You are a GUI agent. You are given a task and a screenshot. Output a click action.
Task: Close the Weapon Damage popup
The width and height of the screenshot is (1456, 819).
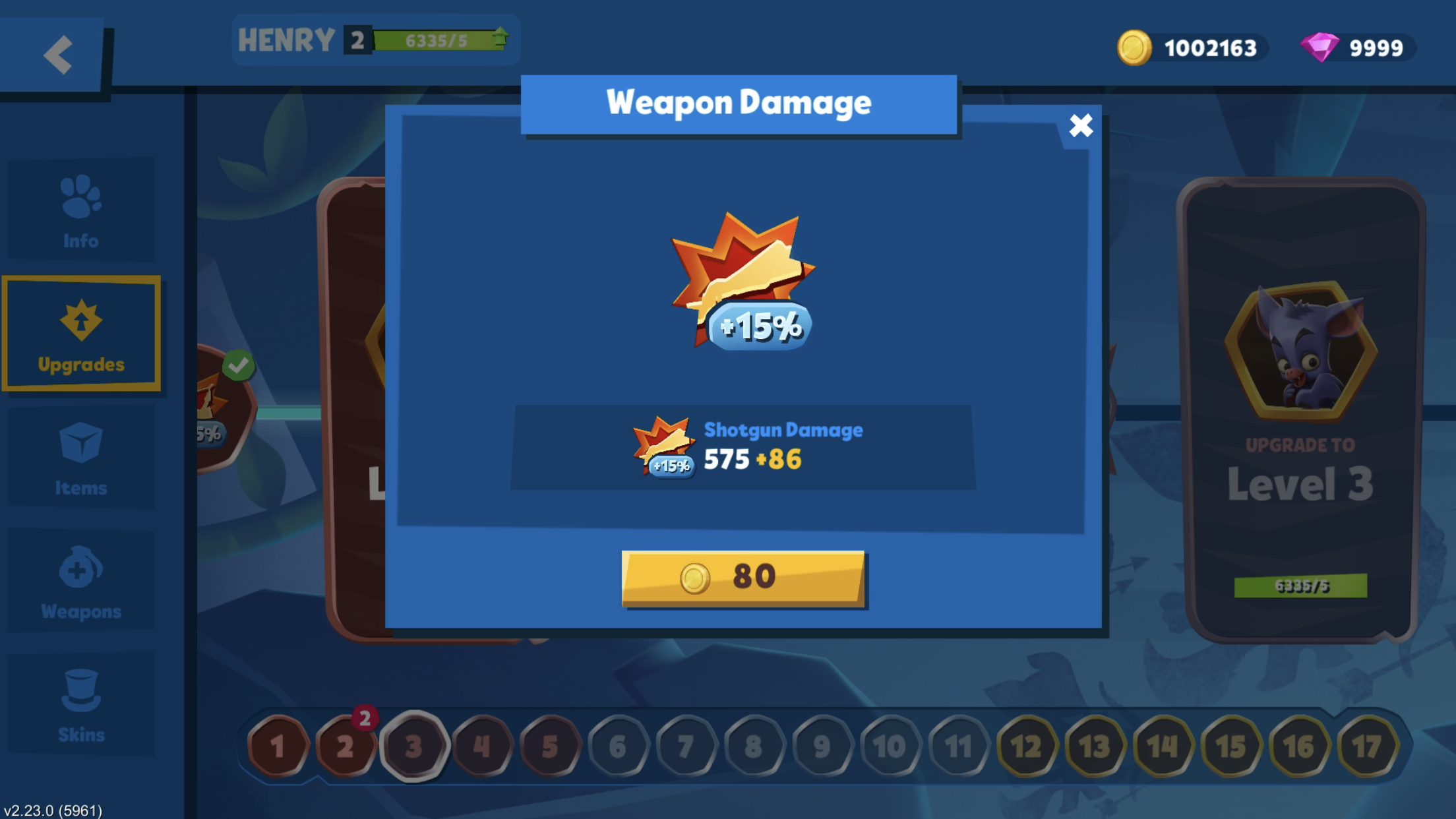click(x=1081, y=125)
